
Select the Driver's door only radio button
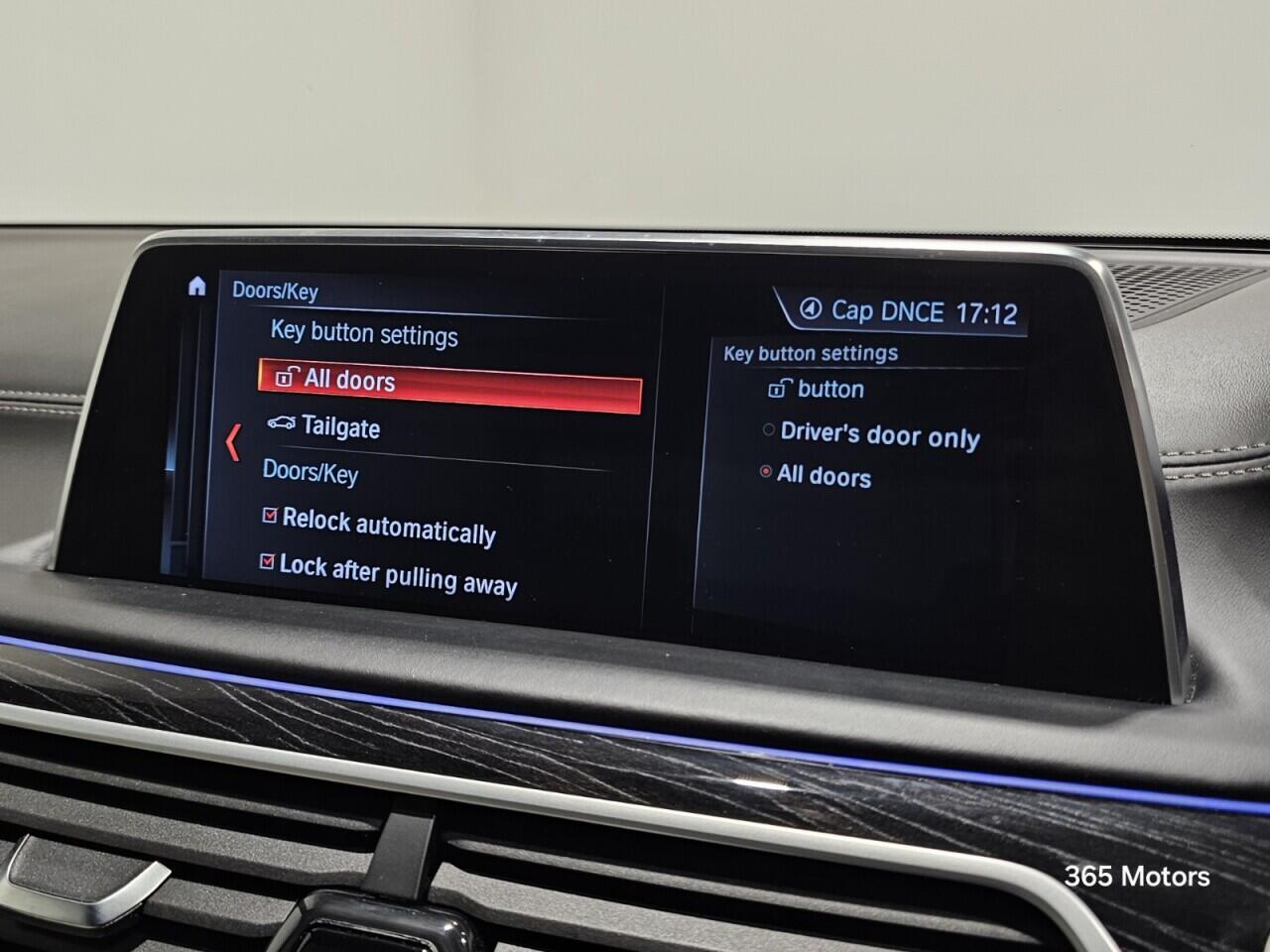(768, 428)
